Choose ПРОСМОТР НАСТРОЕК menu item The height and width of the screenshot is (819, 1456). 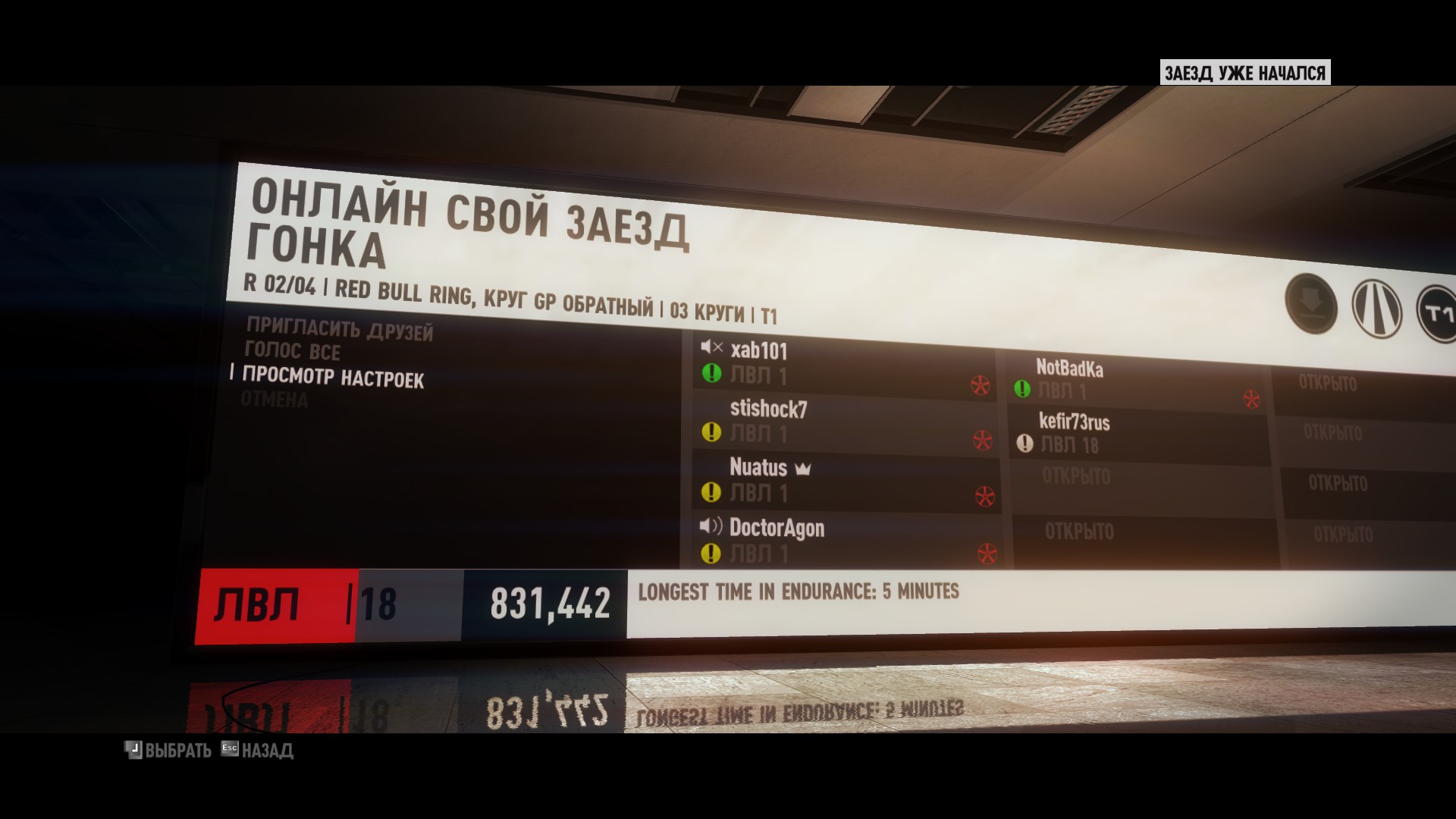click(333, 377)
